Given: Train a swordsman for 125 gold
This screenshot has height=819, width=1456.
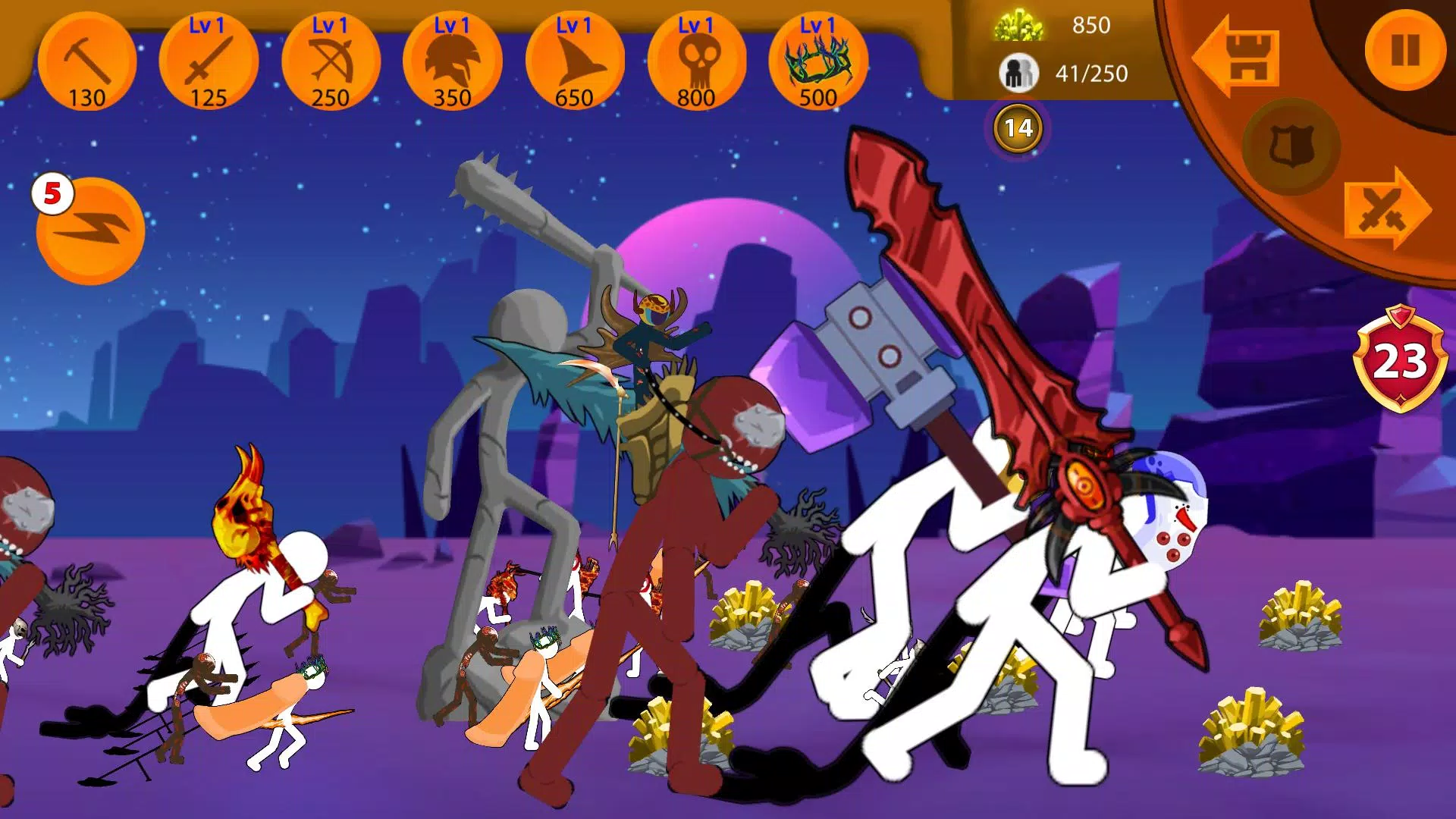Looking at the screenshot, I should 209,62.
